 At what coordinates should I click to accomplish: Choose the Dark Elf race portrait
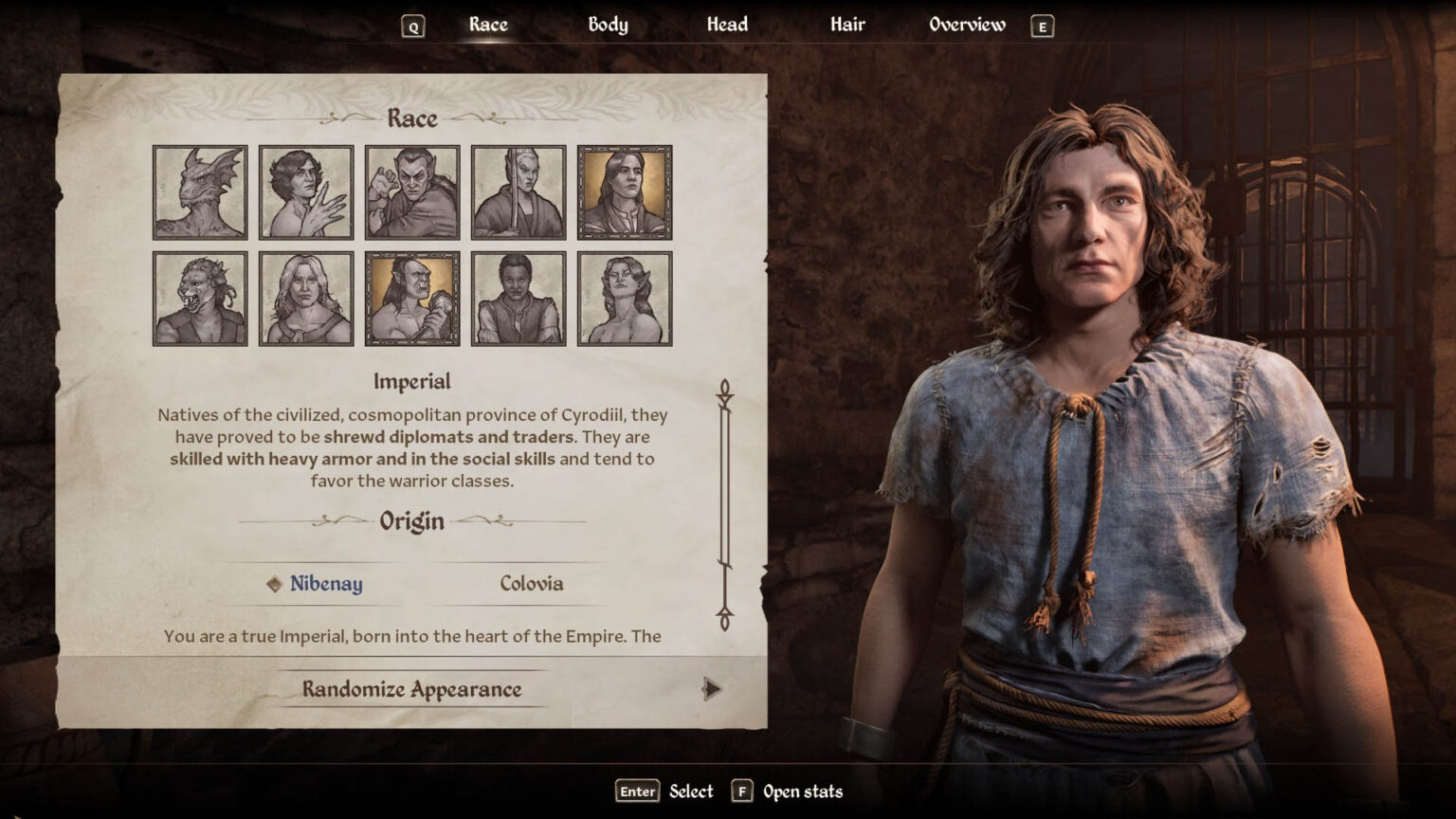click(x=412, y=190)
